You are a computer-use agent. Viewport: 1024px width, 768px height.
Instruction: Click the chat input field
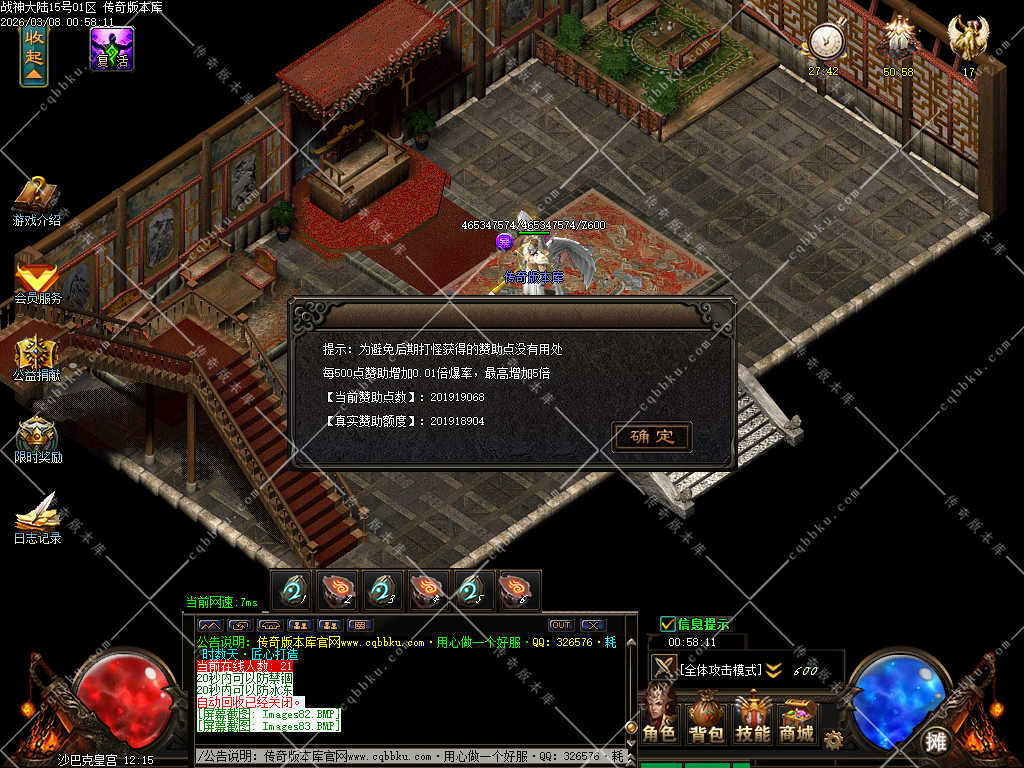[x=410, y=756]
